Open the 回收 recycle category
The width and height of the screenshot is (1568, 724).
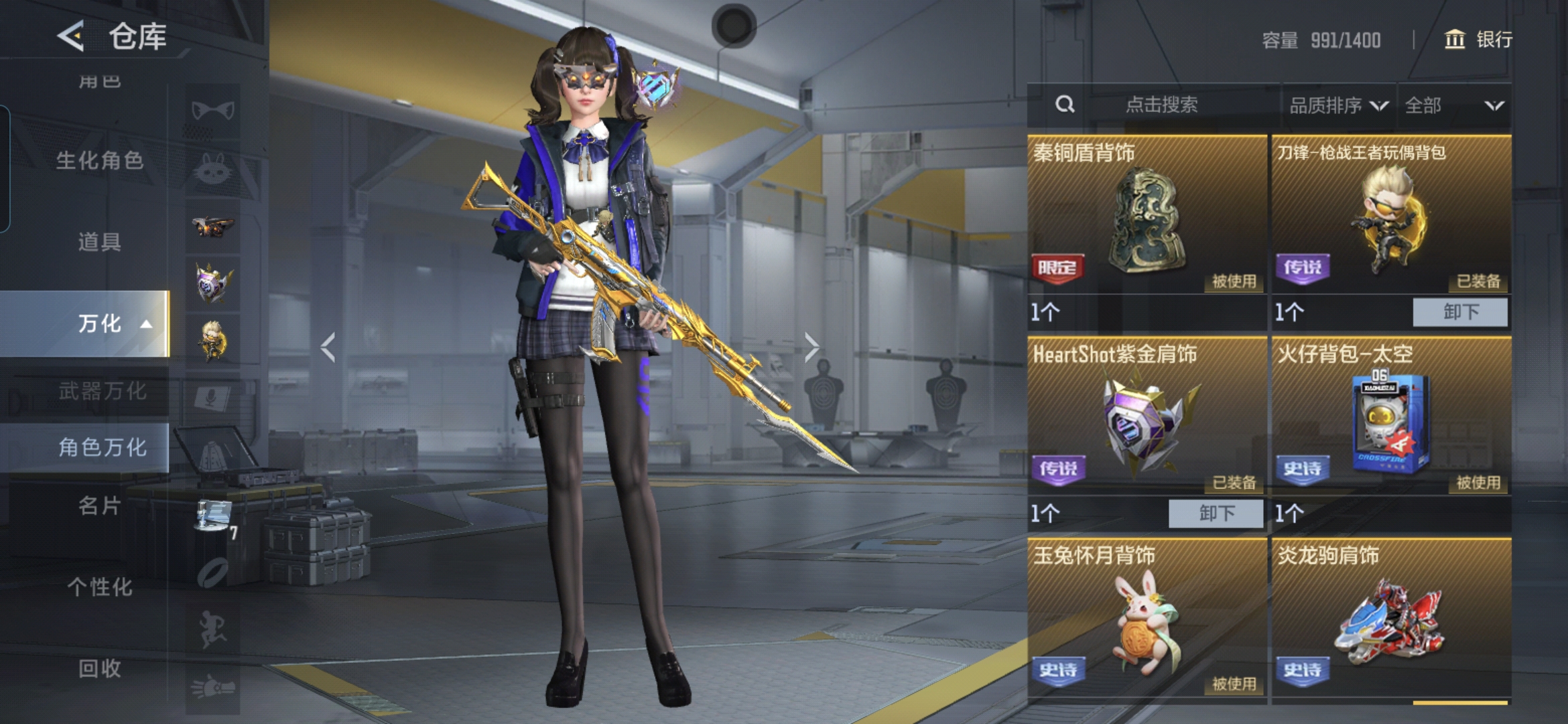click(x=100, y=668)
